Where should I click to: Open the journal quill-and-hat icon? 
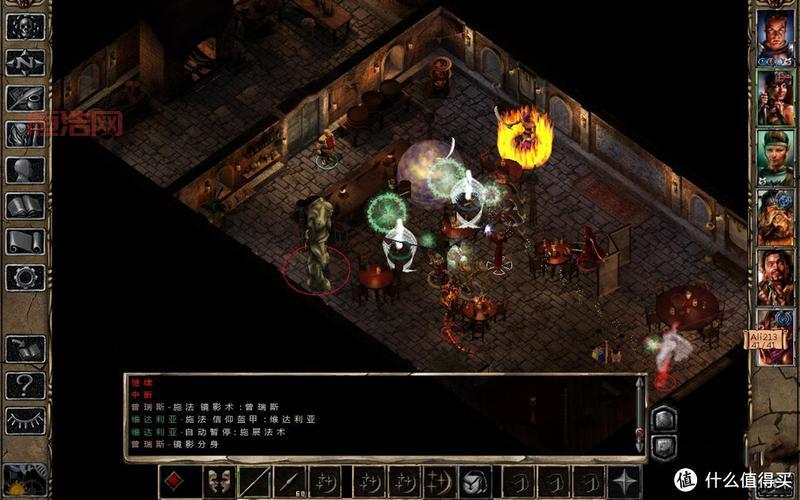coord(25,98)
